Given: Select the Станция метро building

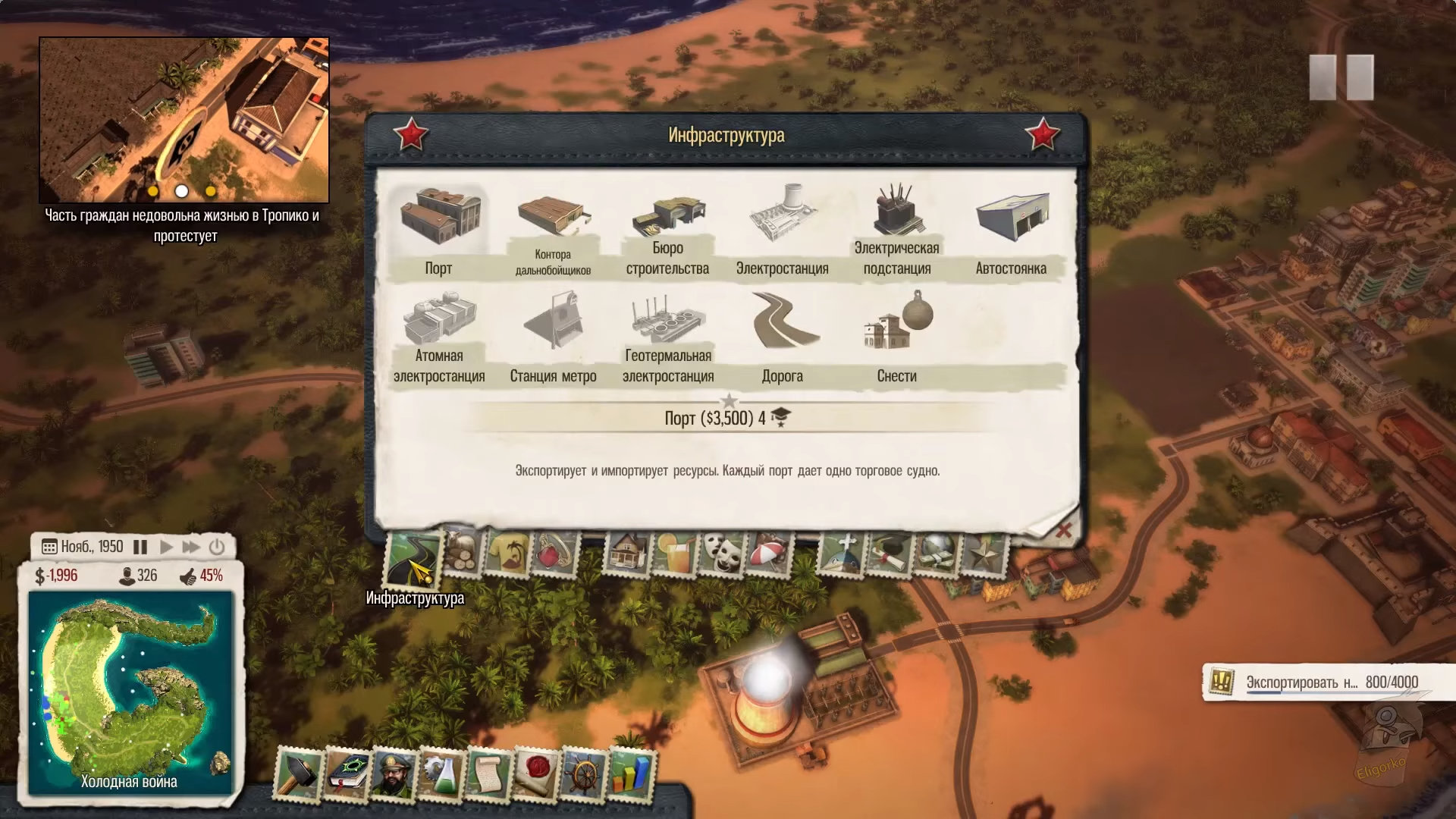Looking at the screenshot, I should coord(553,337).
